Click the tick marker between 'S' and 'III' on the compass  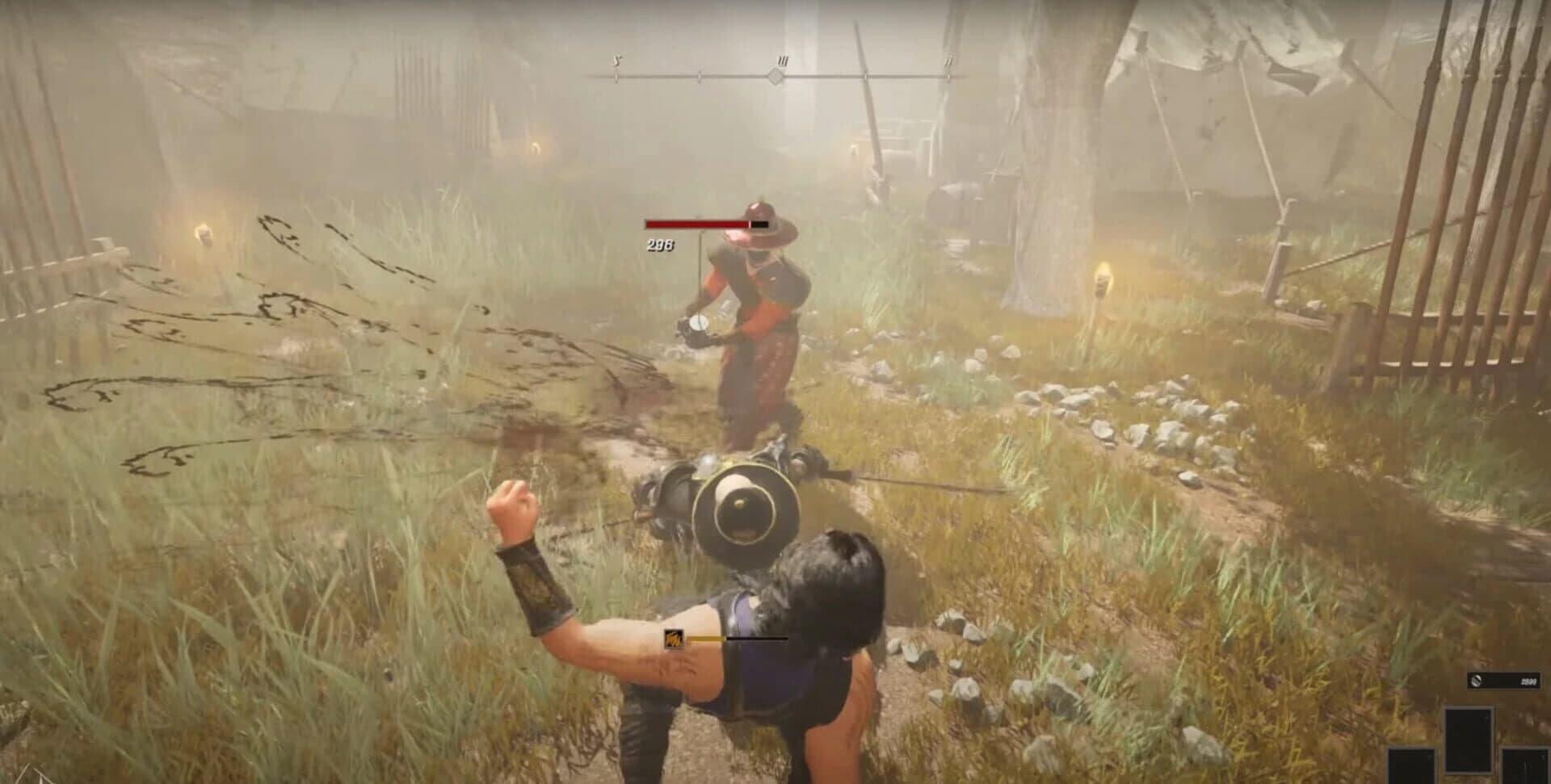[700, 78]
